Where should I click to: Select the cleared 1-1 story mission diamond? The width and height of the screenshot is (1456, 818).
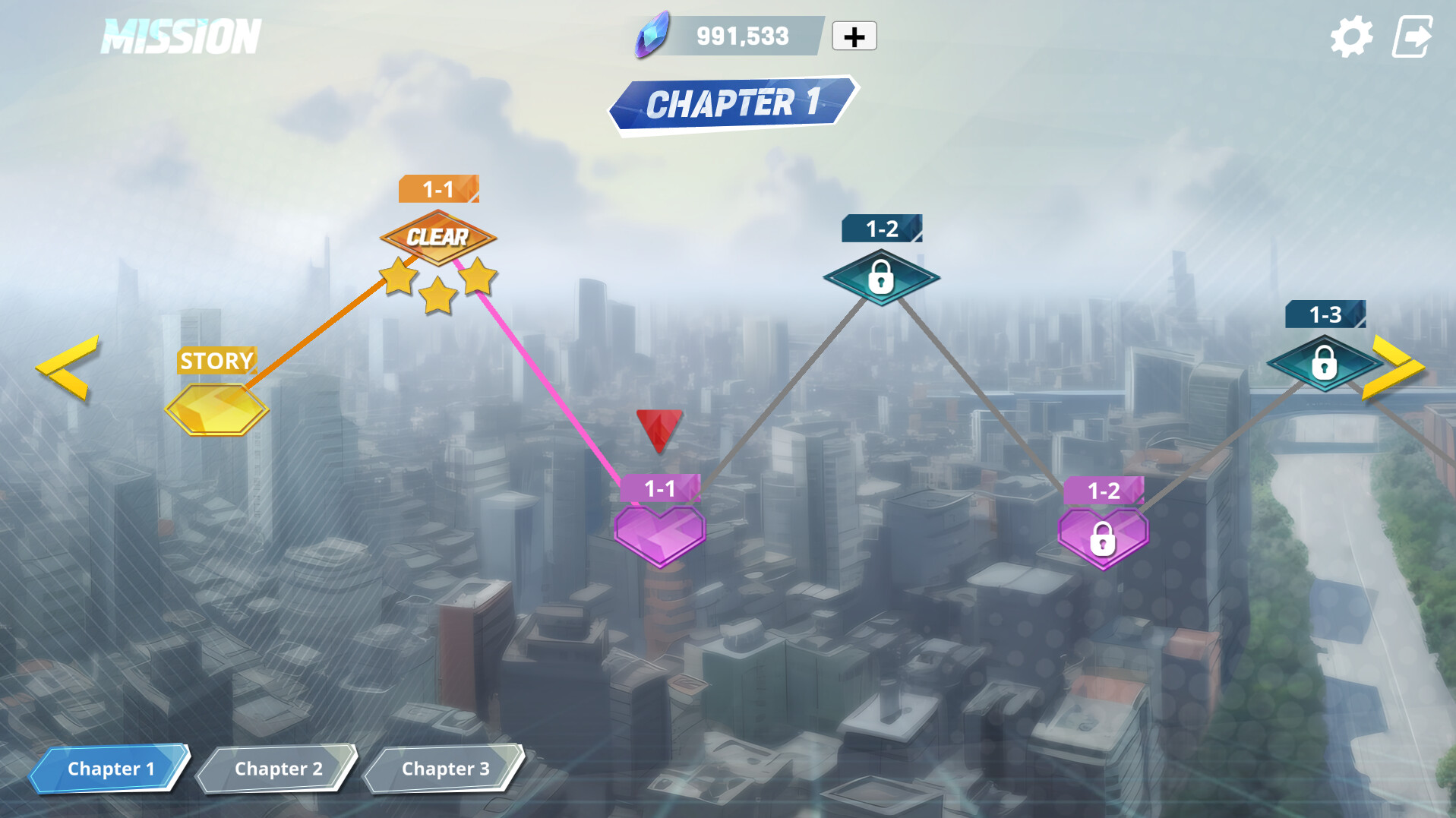tap(437, 237)
